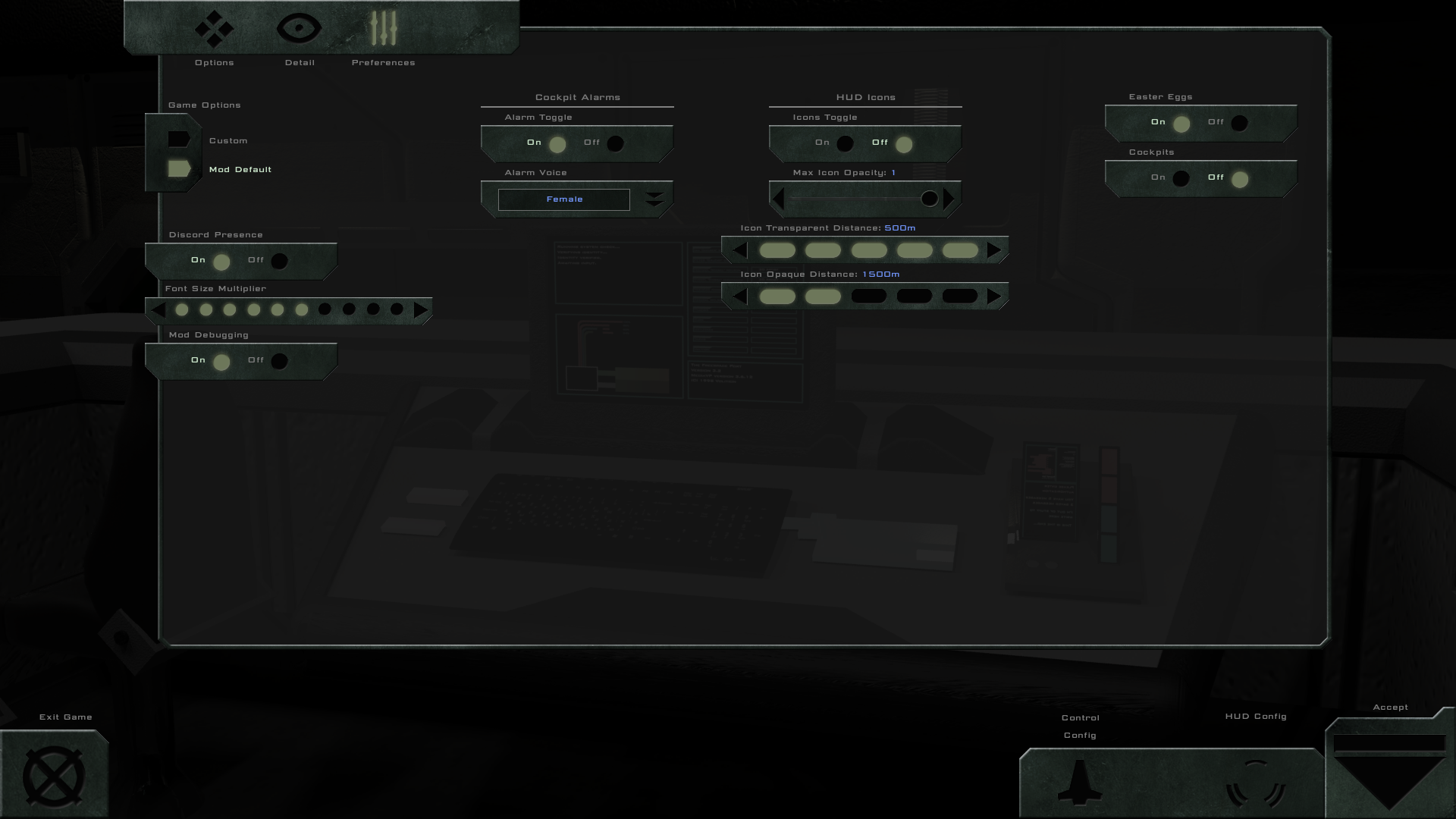Click a higher Font Size Multiplier dot
1456x819 pixels.
click(325, 309)
